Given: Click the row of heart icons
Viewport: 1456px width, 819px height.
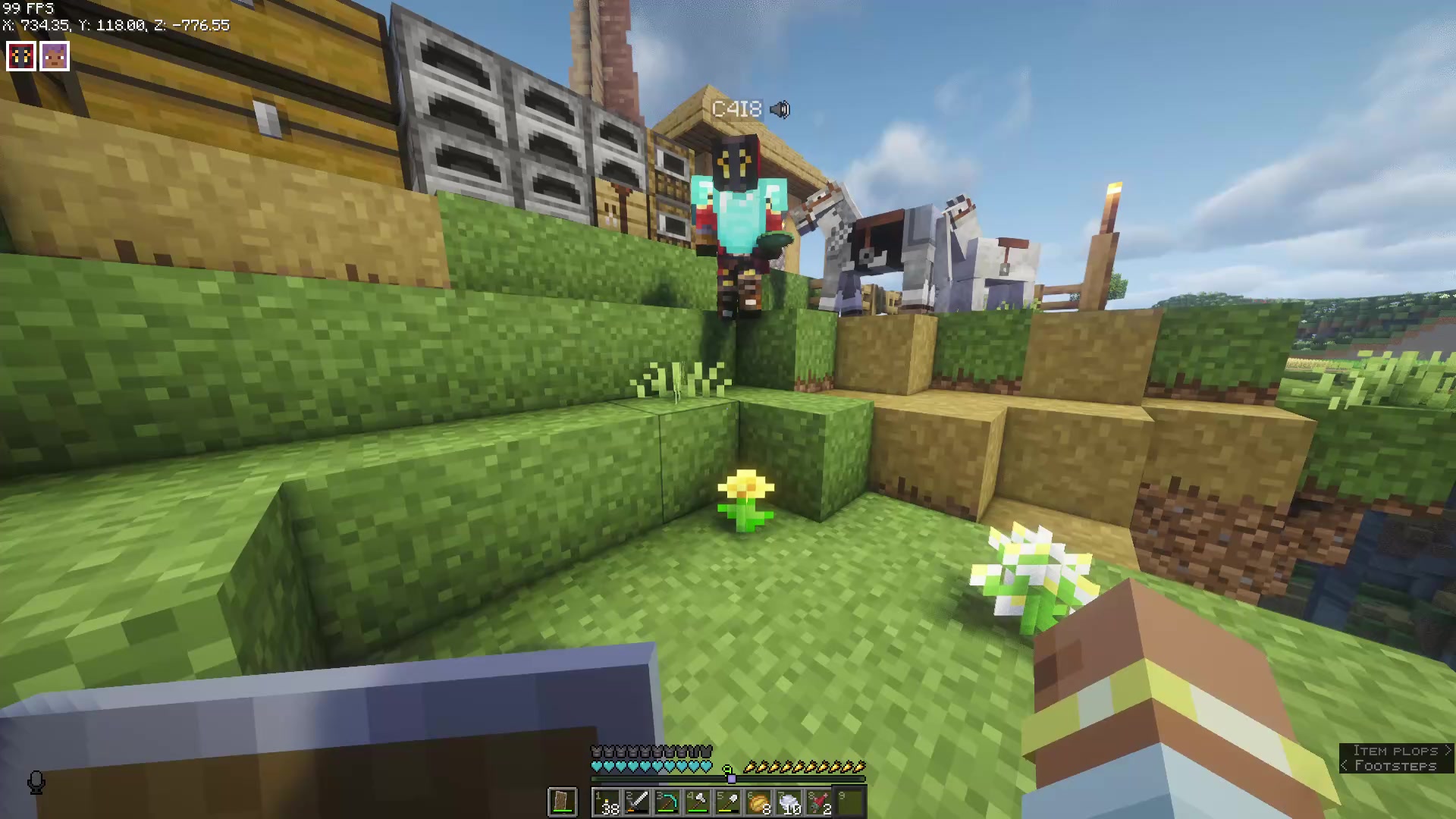Looking at the screenshot, I should point(651,766).
